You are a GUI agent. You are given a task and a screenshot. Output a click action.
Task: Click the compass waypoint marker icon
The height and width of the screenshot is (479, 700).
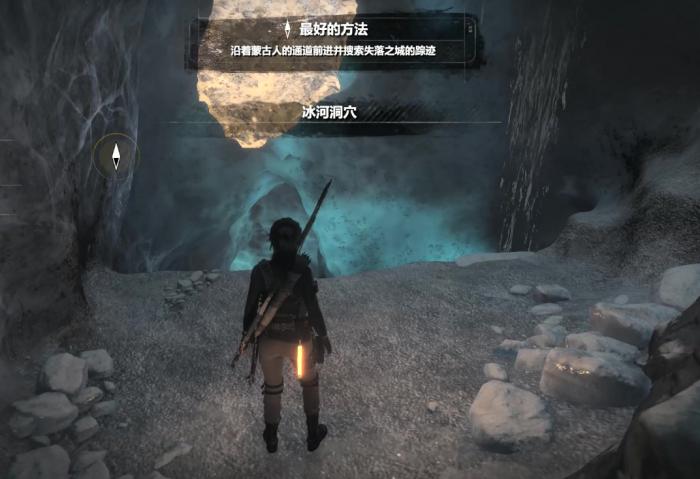116,156
